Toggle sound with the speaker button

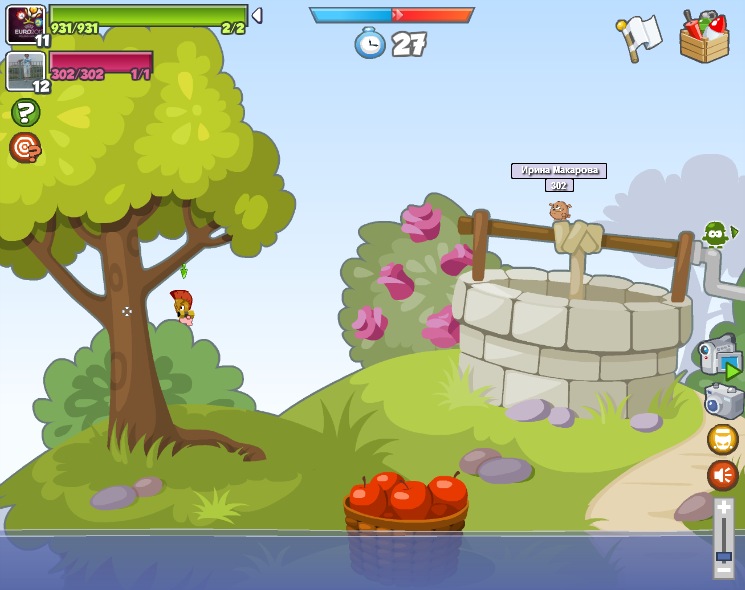[722, 475]
